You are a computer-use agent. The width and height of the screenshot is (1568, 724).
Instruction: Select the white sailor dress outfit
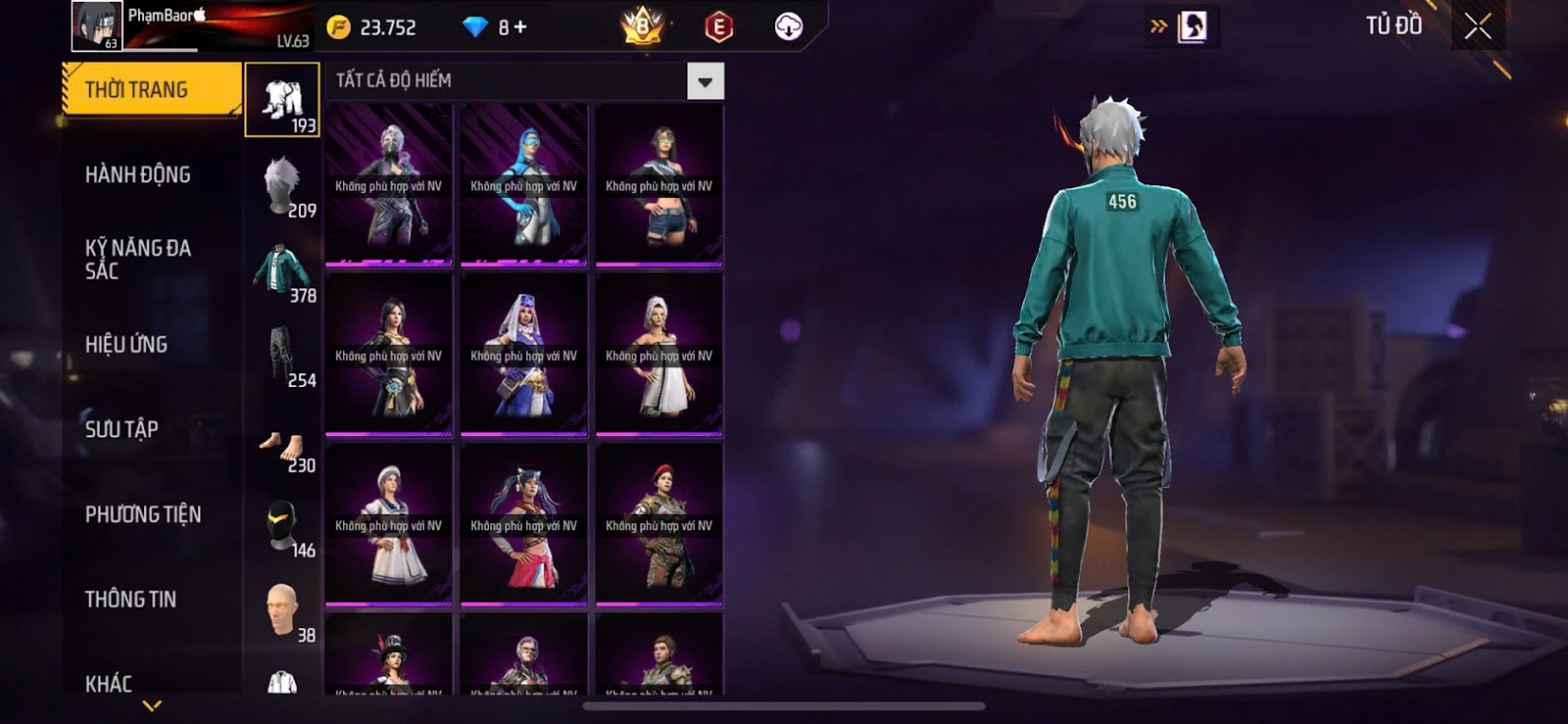click(389, 524)
